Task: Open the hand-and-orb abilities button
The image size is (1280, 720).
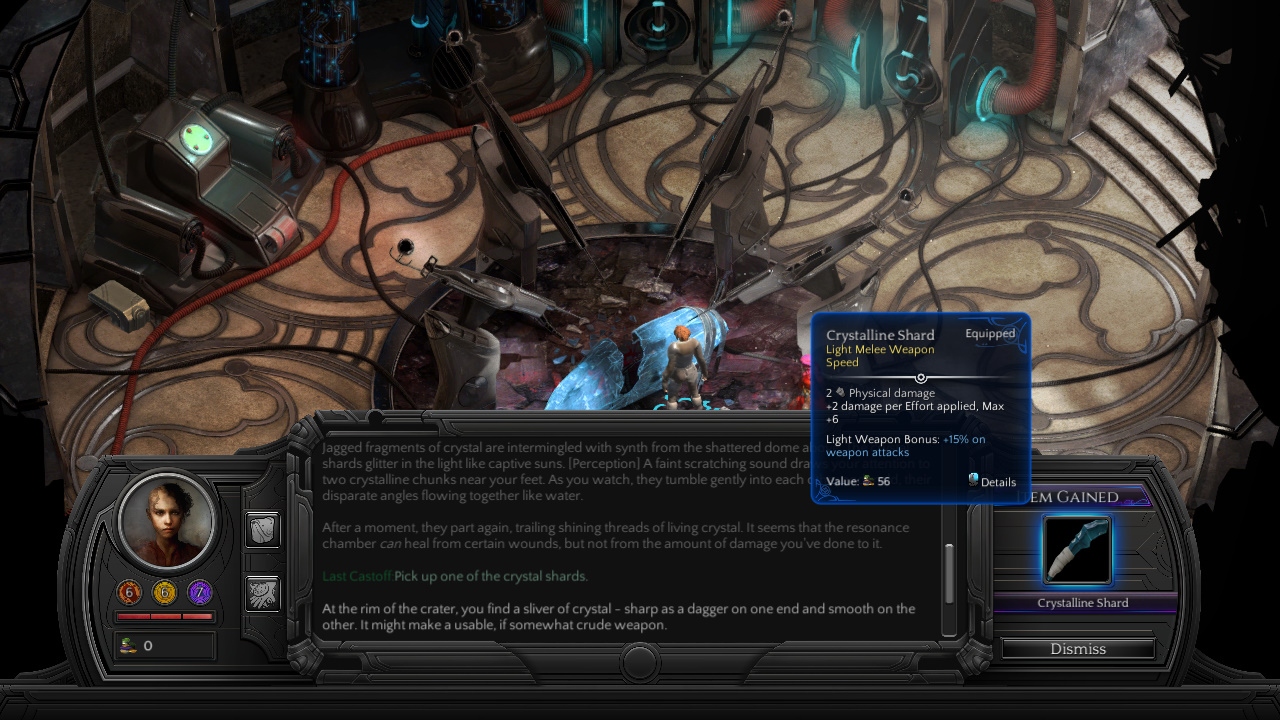Action: tap(263, 594)
